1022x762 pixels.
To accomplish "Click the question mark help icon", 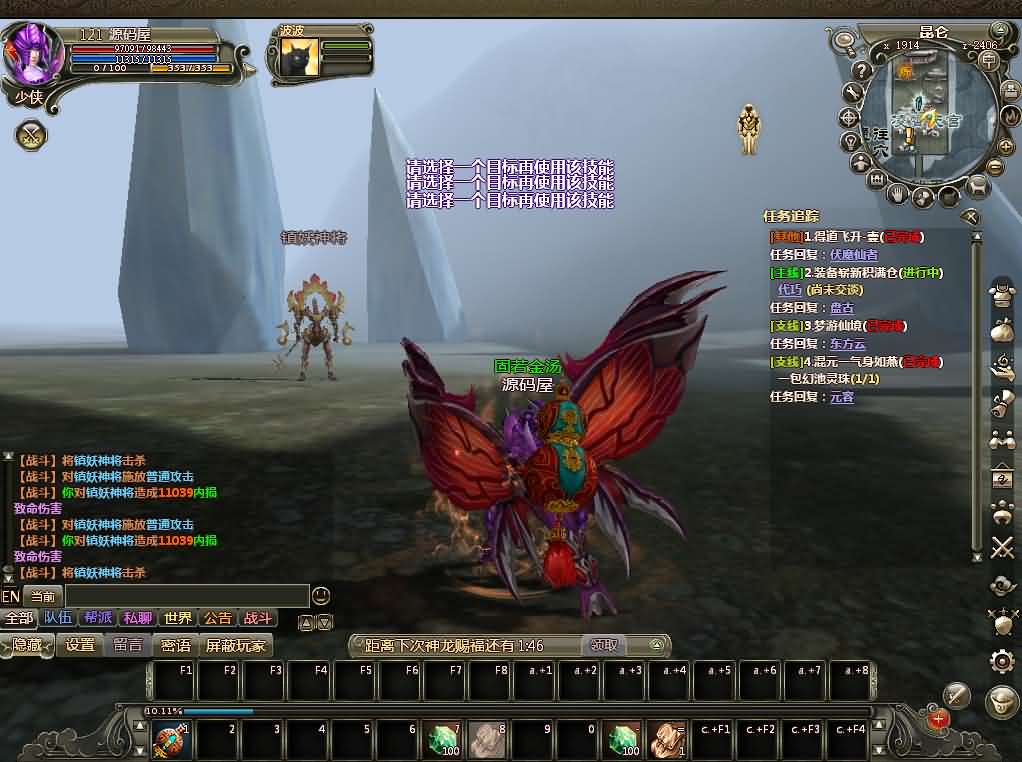I will (x=861, y=72).
